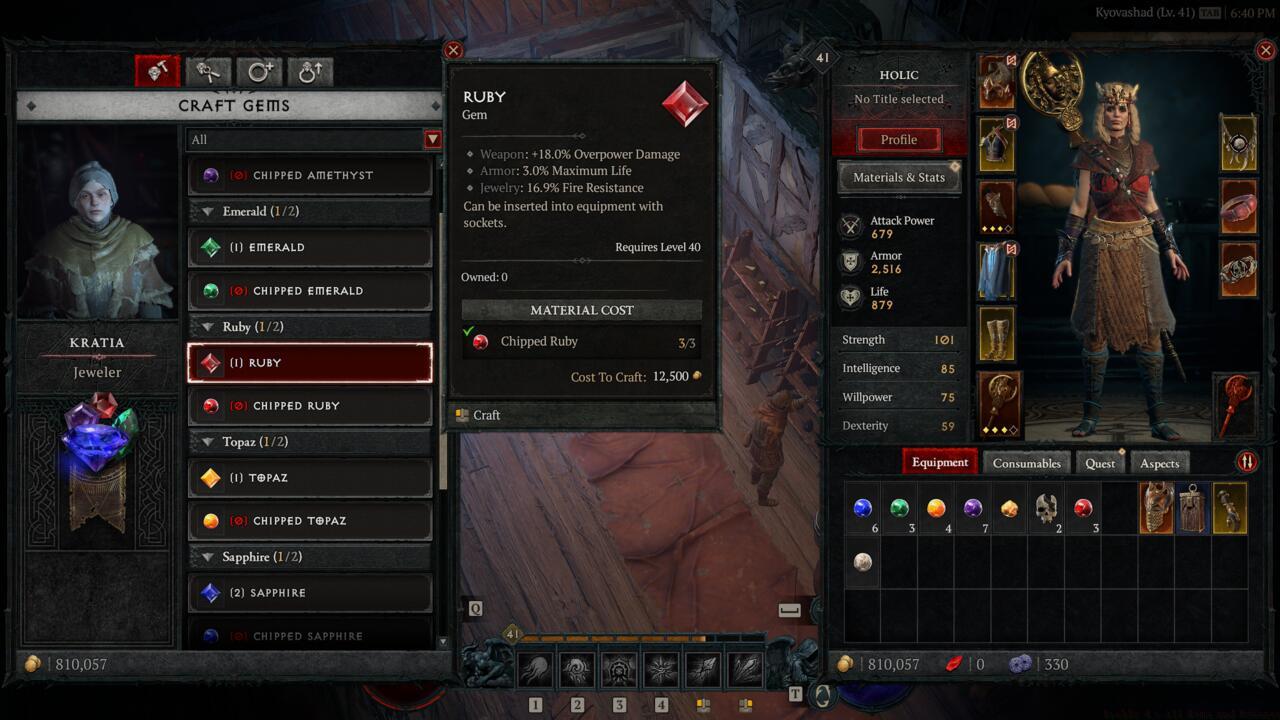Close the jeweler crafting panel

click(453, 50)
